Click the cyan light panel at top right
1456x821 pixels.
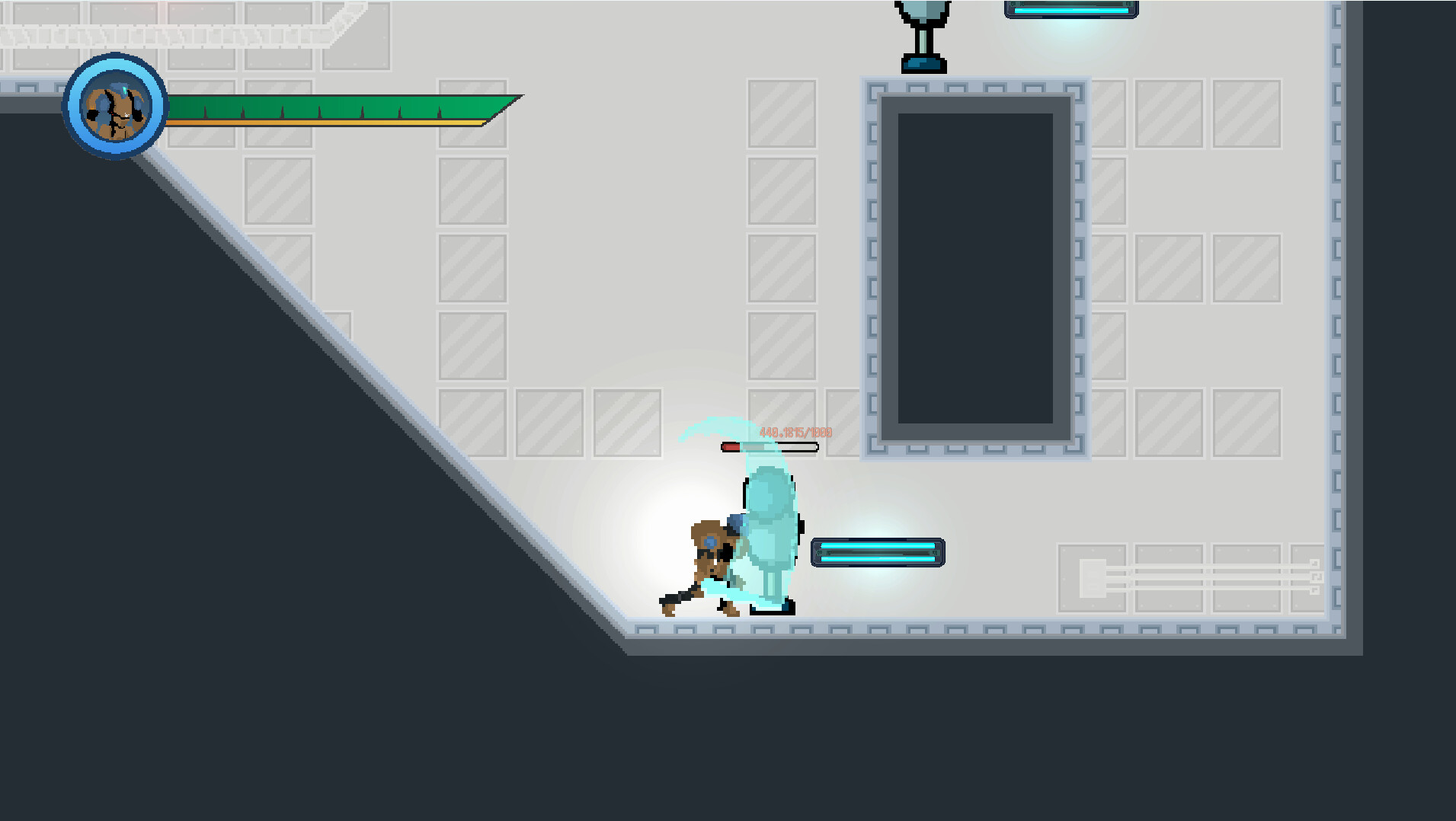tap(1070, 9)
